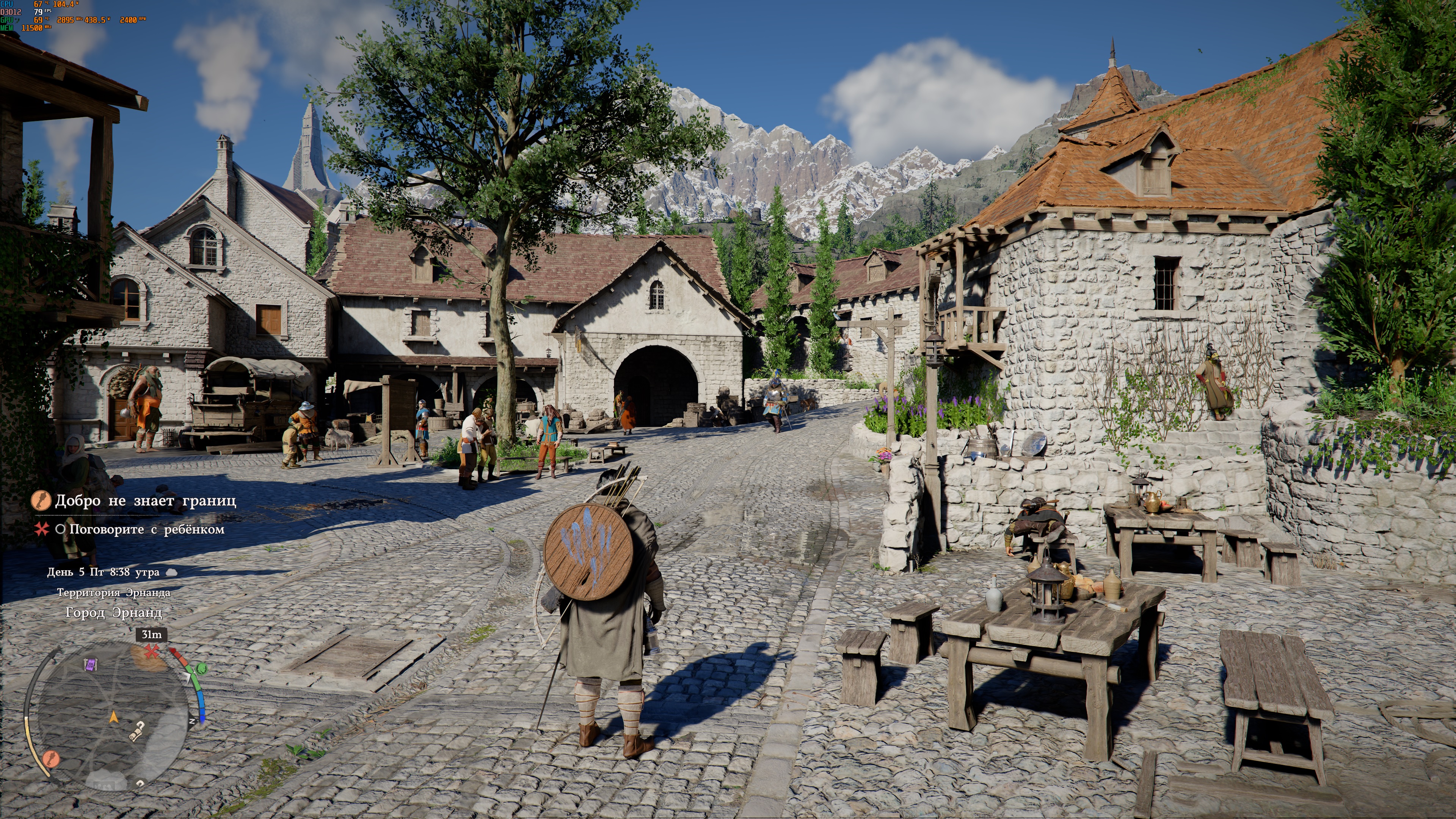Click the orange quest icon beside the quest title
Screen dimensions: 1456x819
tap(41, 500)
